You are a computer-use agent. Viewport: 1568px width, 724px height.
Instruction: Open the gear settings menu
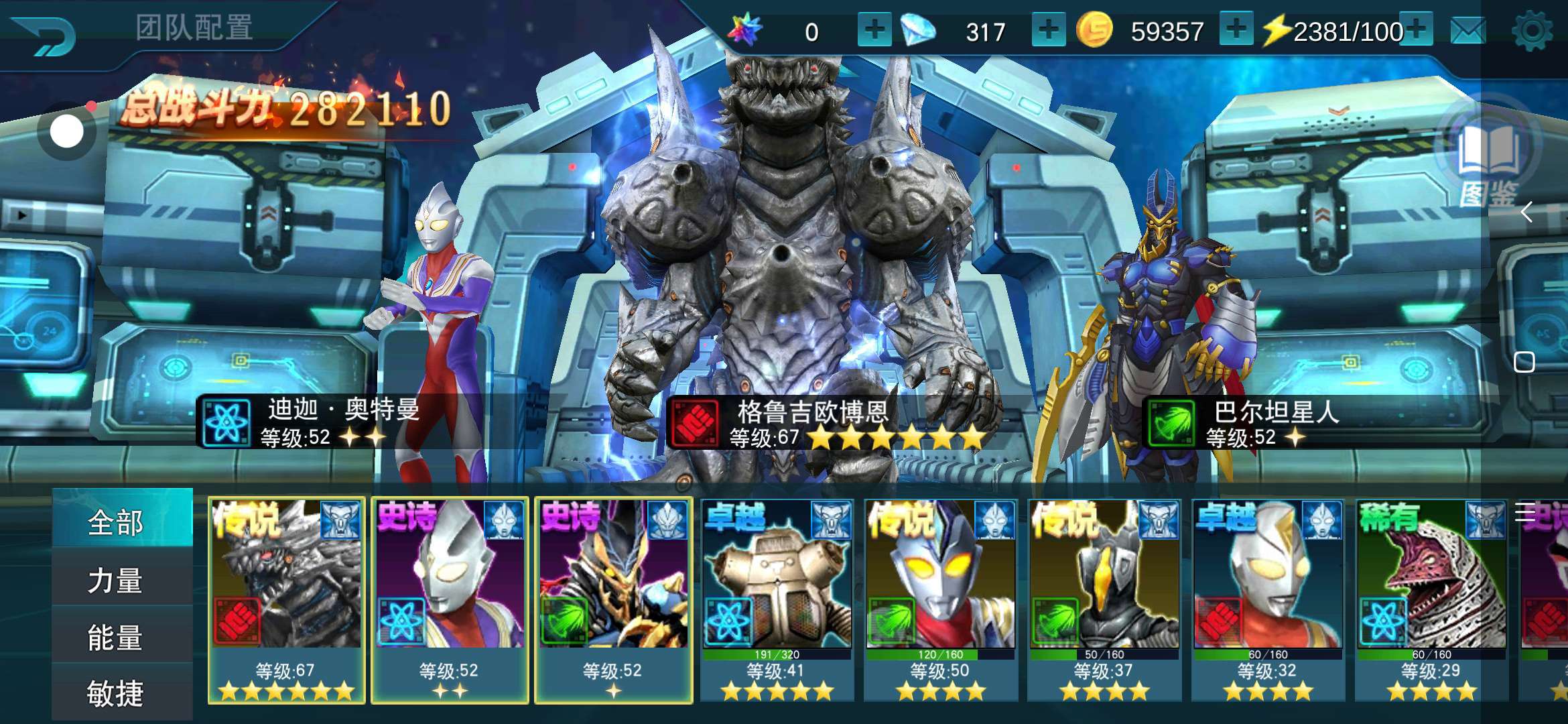(1532, 32)
